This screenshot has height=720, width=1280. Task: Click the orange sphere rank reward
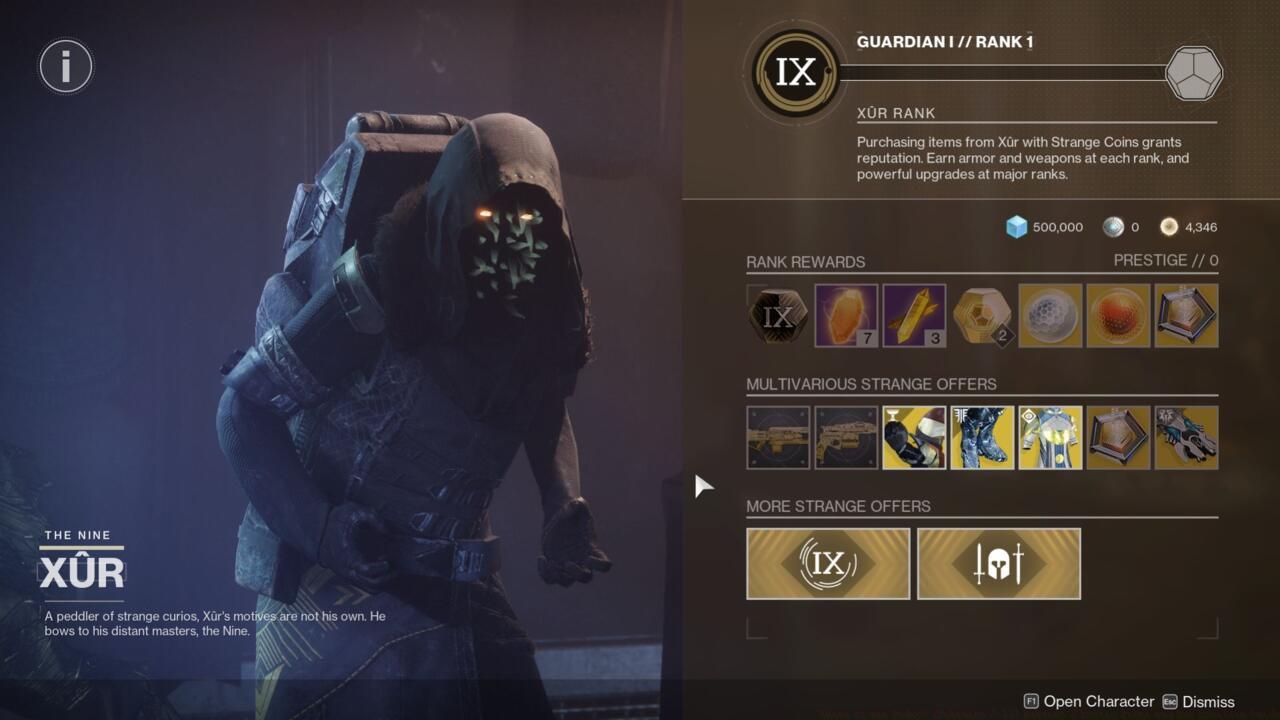point(1117,315)
